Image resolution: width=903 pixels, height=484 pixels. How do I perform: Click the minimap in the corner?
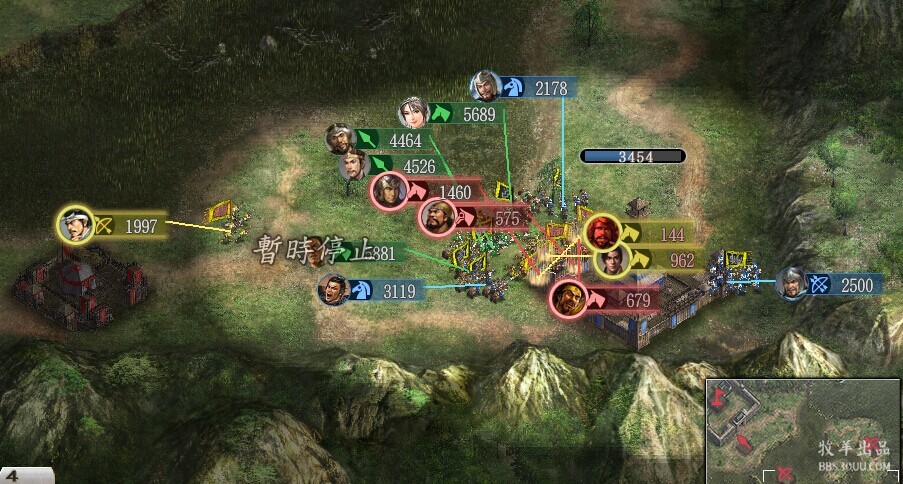point(802,430)
